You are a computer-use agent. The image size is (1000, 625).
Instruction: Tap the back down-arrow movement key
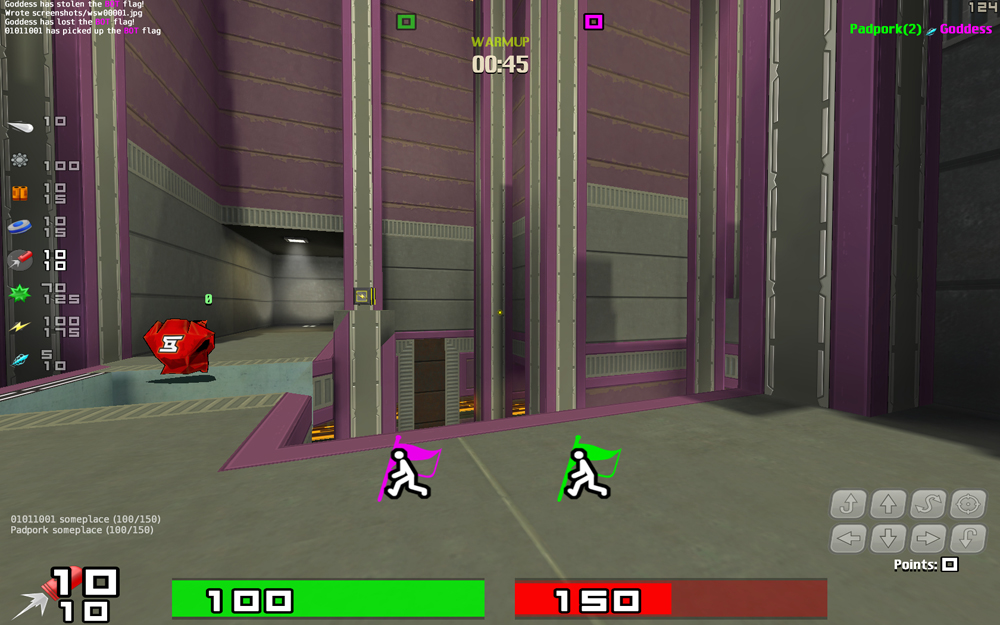click(888, 540)
